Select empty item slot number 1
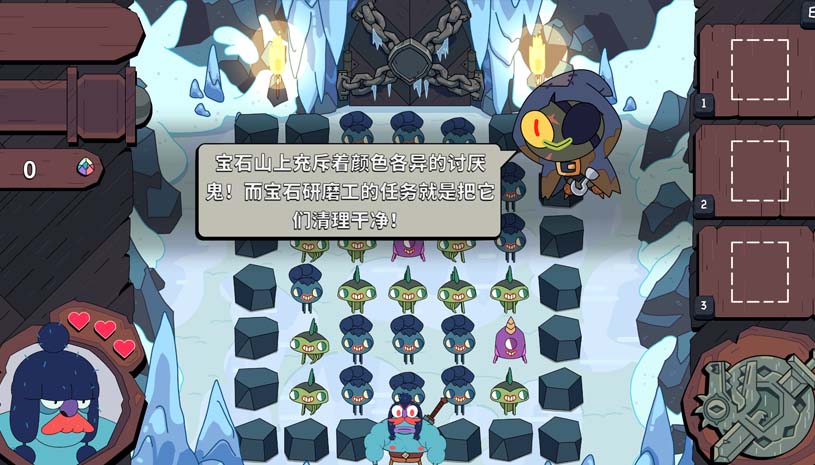 [x=759, y=69]
